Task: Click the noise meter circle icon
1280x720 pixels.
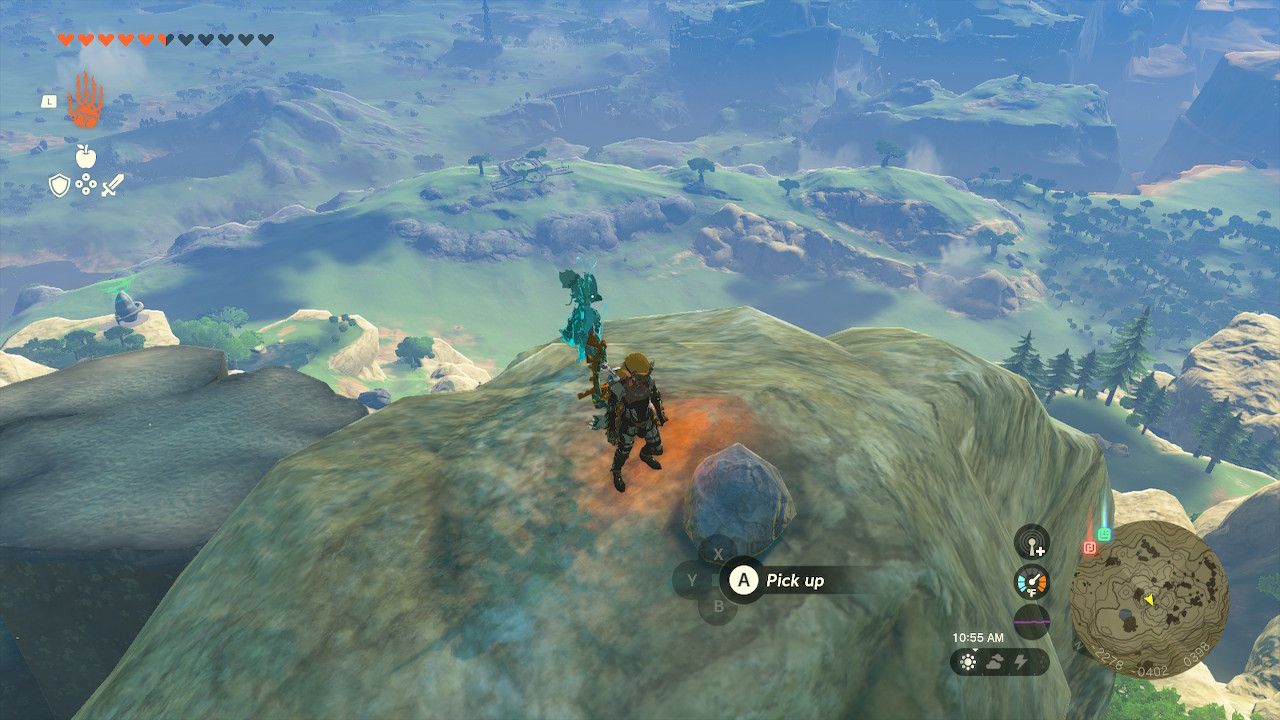Action: coord(1032,620)
